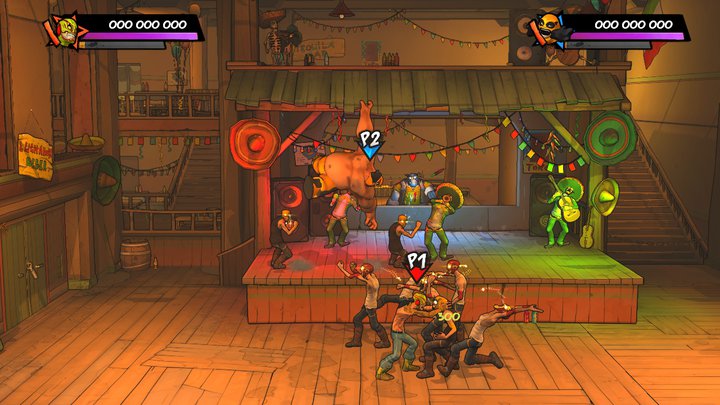Click player two's orange masked portrait
The height and width of the screenshot is (405, 720).
[x=547, y=29]
